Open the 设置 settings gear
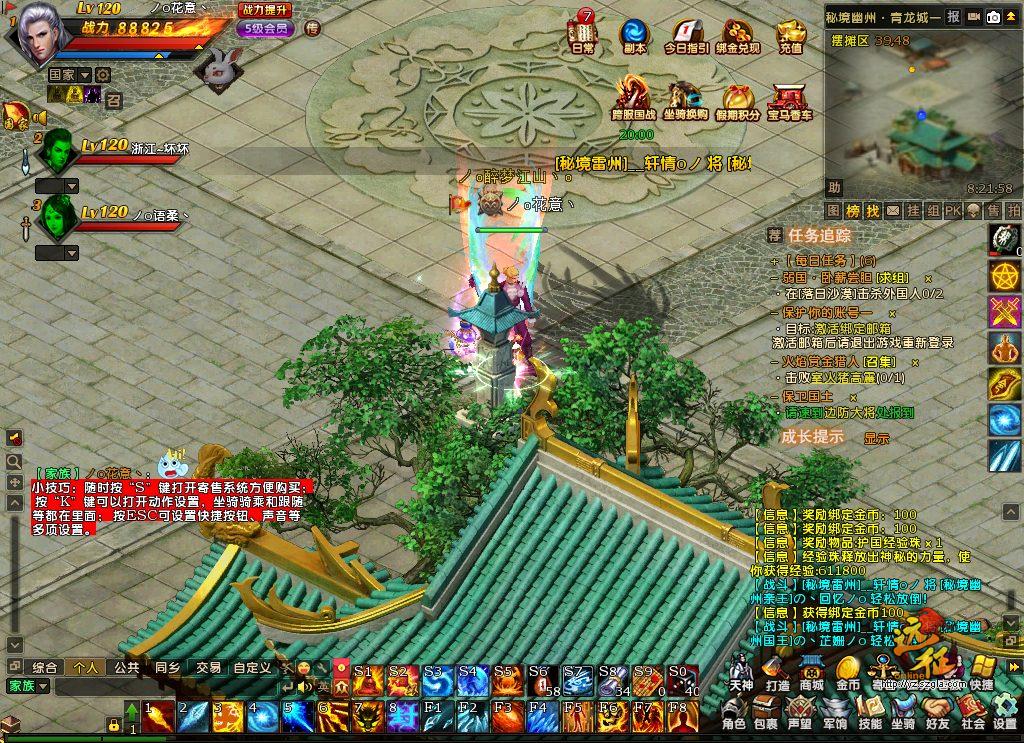 pyautogui.click(x=1005, y=712)
